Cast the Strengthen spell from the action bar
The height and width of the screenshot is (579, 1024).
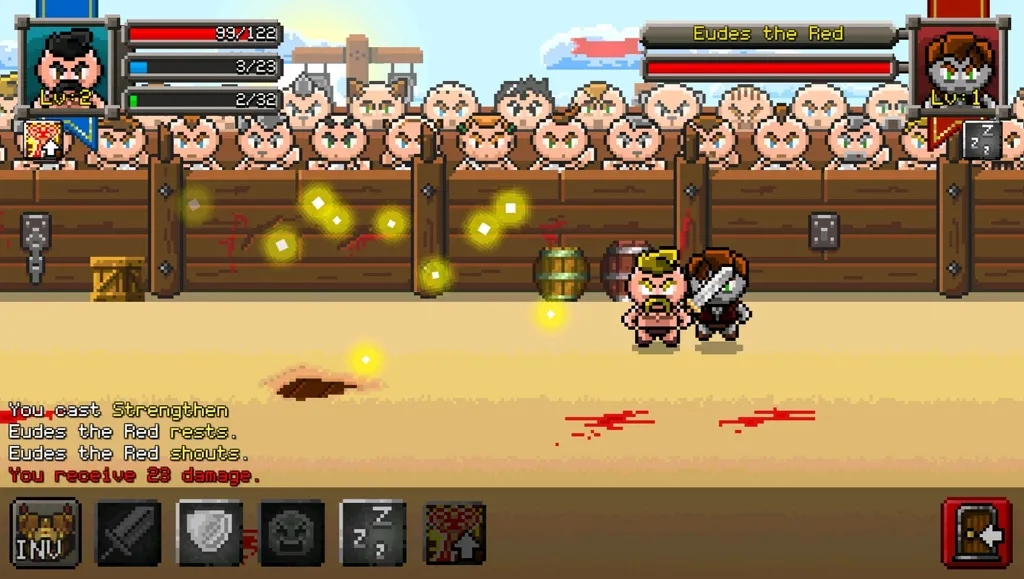point(456,532)
